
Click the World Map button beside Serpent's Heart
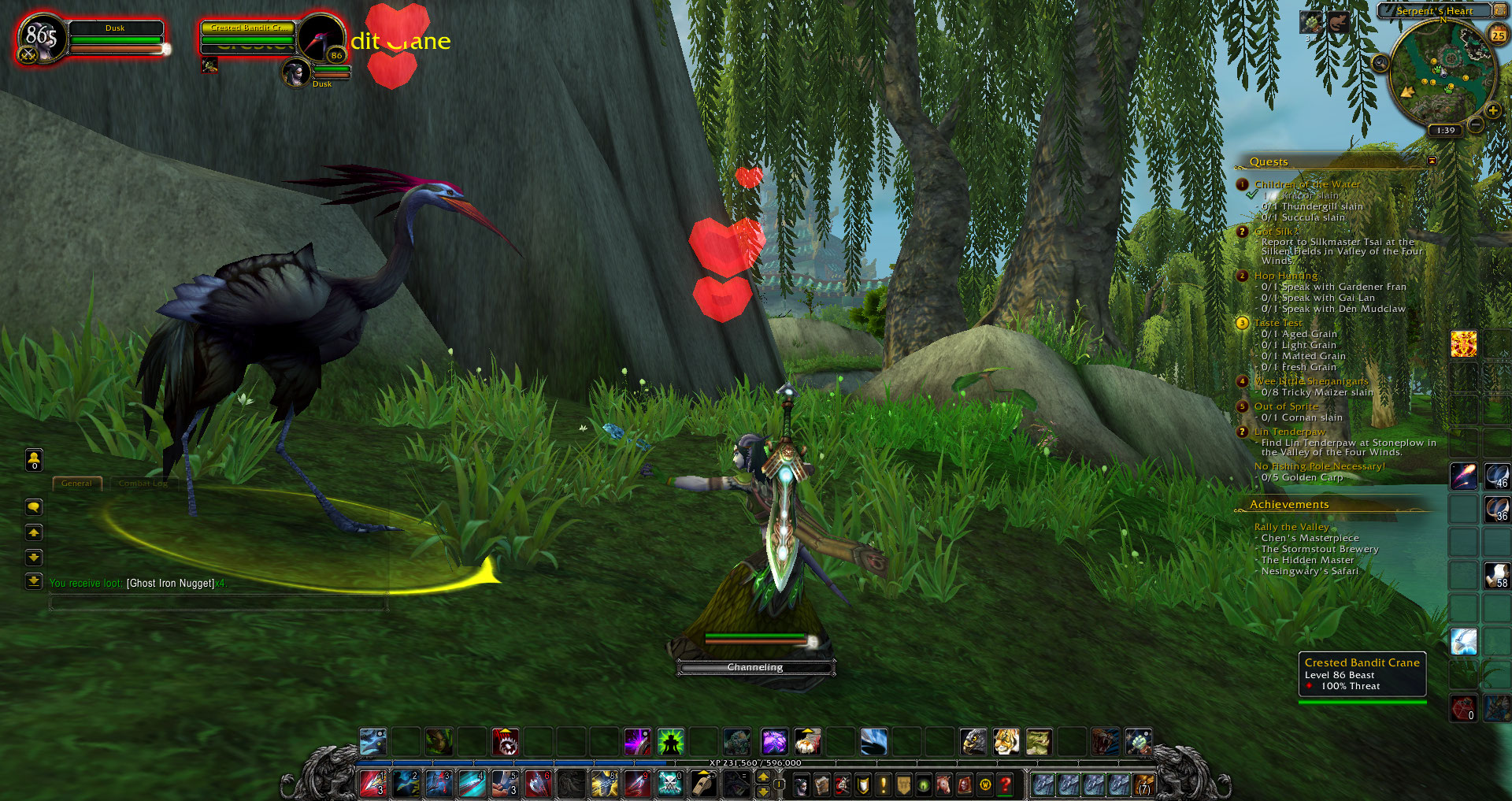pyautogui.click(x=1501, y=10)
